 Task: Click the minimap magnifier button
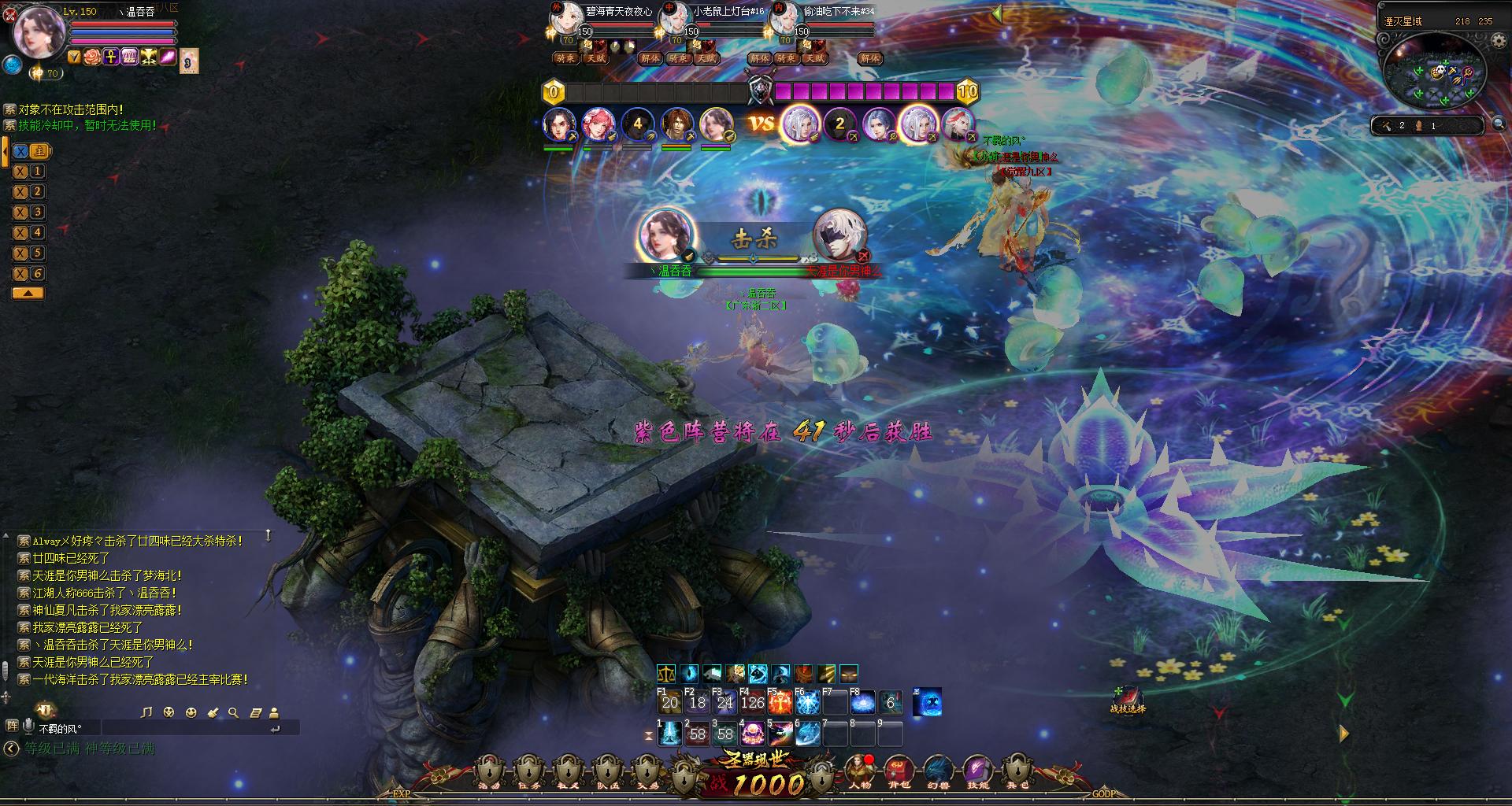point(1499,124)
